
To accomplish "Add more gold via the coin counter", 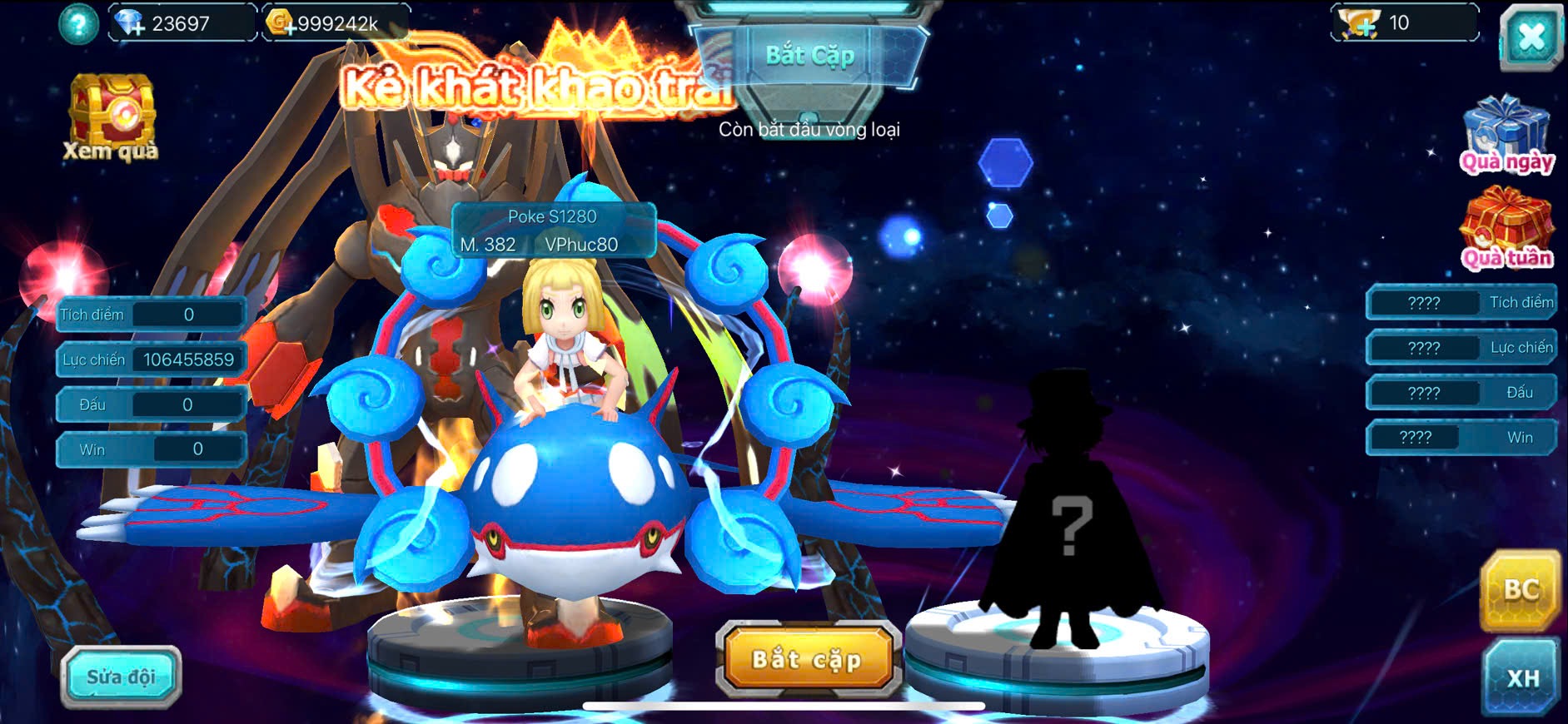I will [x=279, y=23].
